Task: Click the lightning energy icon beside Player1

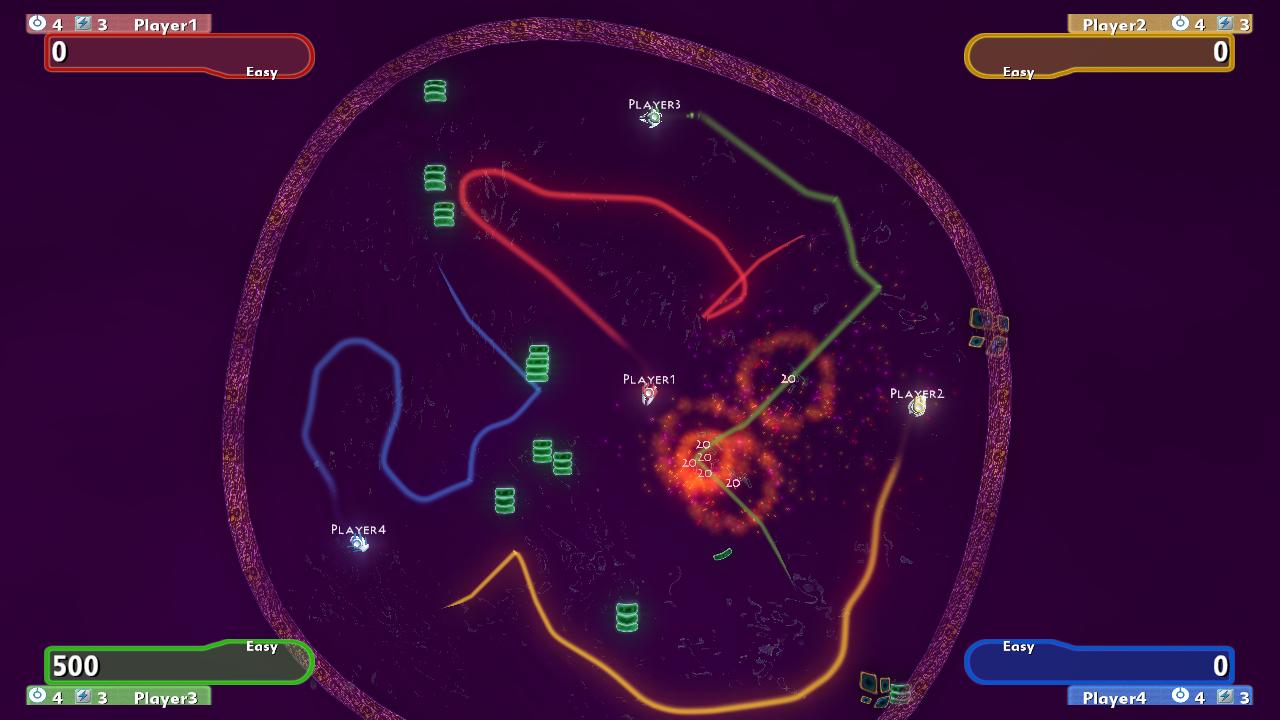Action: coord(82,24)
